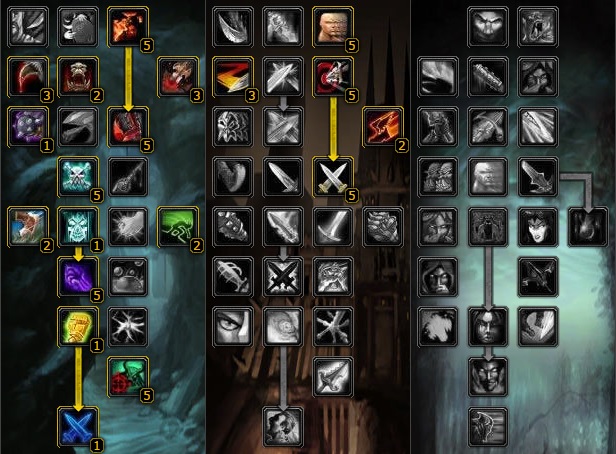The image size is (616, 454).
Task: Click the blue crossed blades talent
Action: pyautogui.click(x=78, y=425)
